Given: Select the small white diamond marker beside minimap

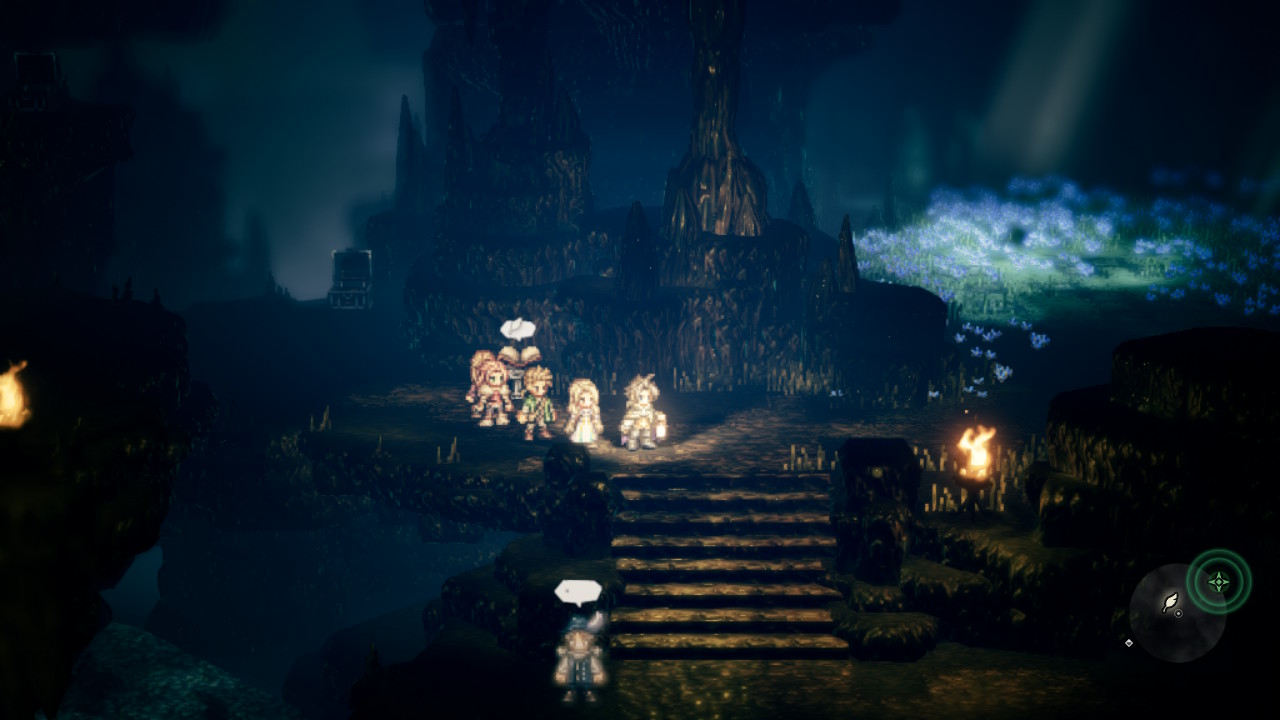Looking at the screenshot, I should click(x=1129, y=642).
